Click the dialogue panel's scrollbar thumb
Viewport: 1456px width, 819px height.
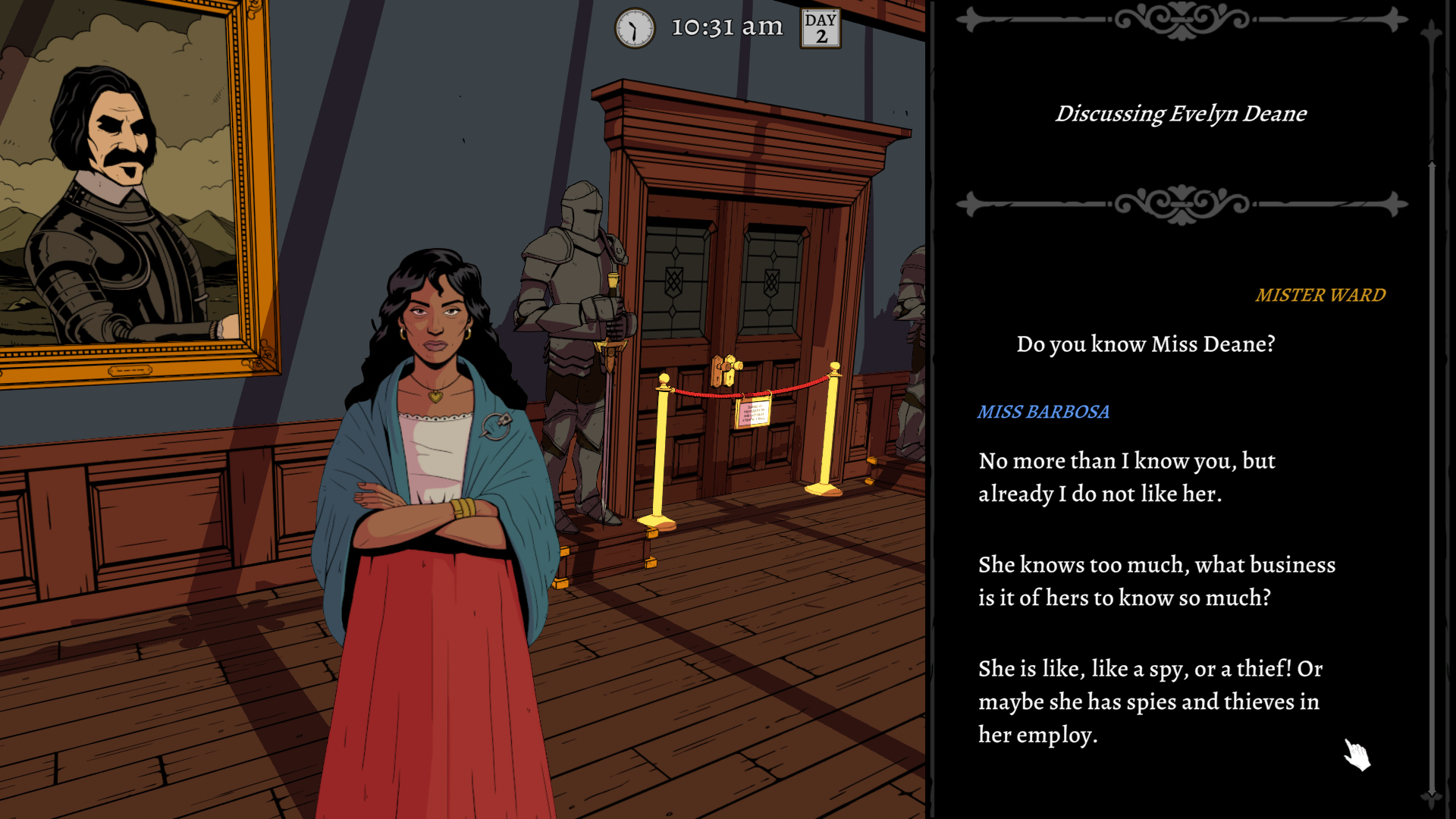(x=1432, y=478)
